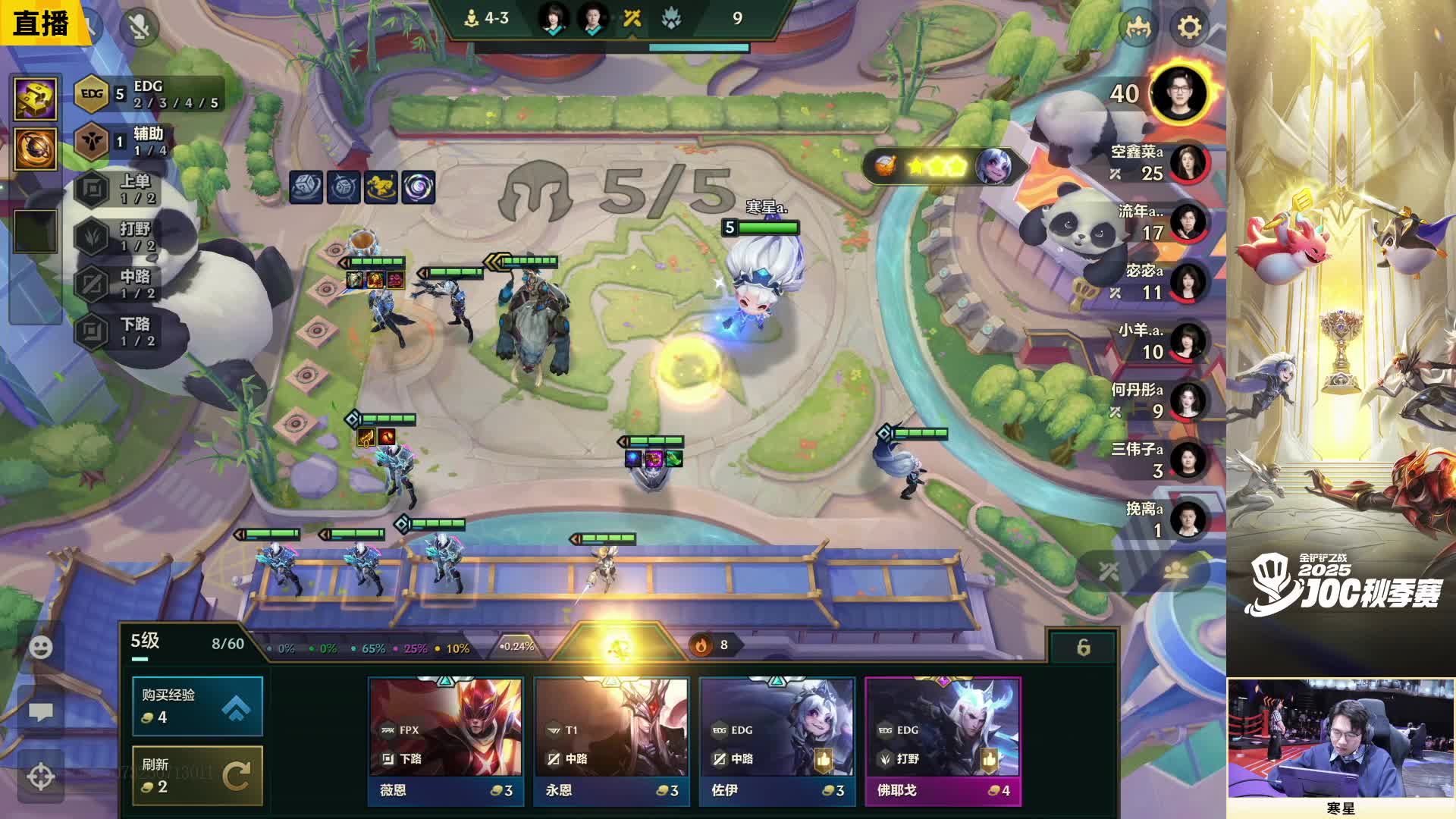
Task: Click the crosshair recenter camera button
Action: coord(41,777)
